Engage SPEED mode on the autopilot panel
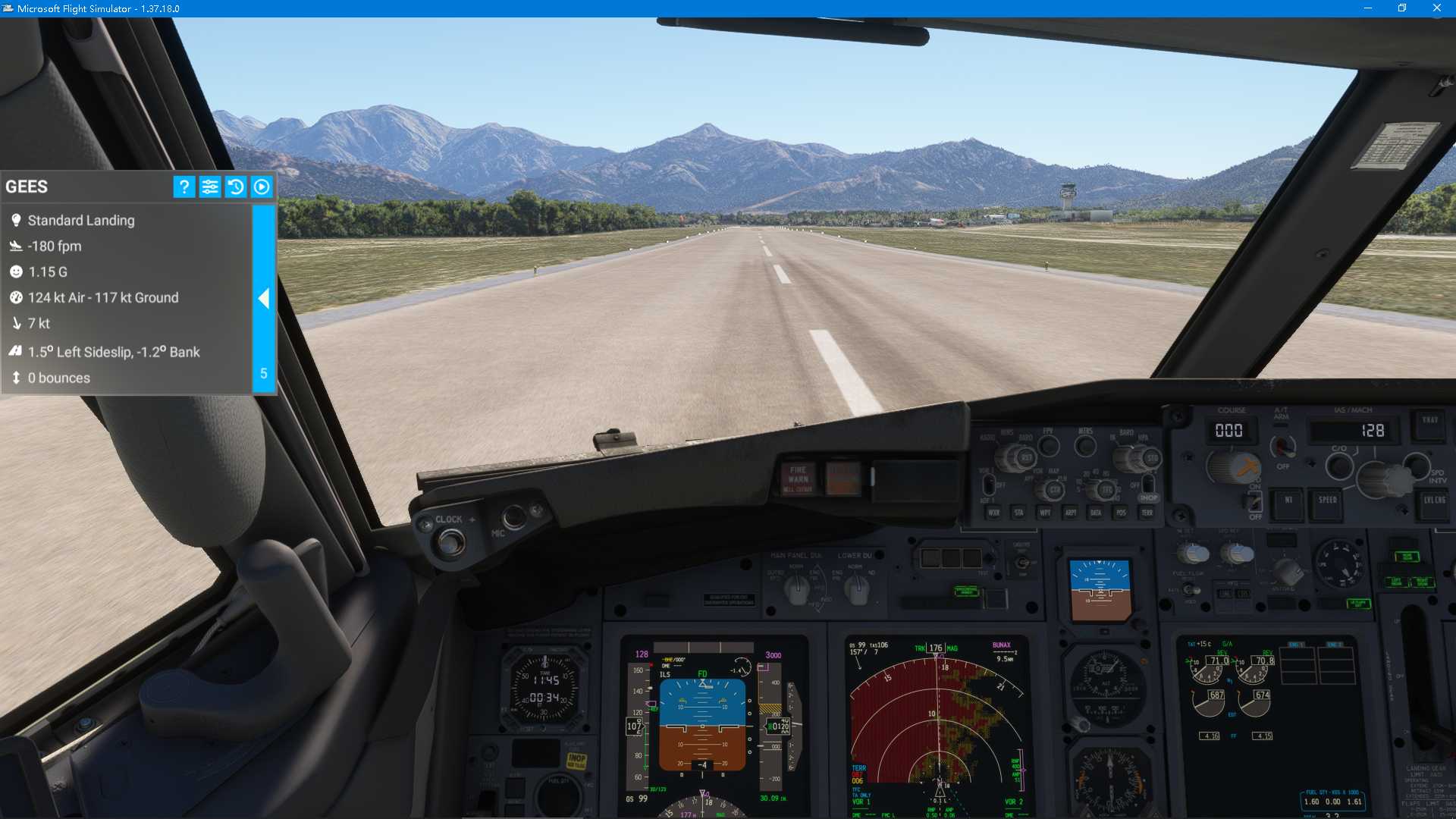Screen dimensions: 1456x819 coord(1327,500)
